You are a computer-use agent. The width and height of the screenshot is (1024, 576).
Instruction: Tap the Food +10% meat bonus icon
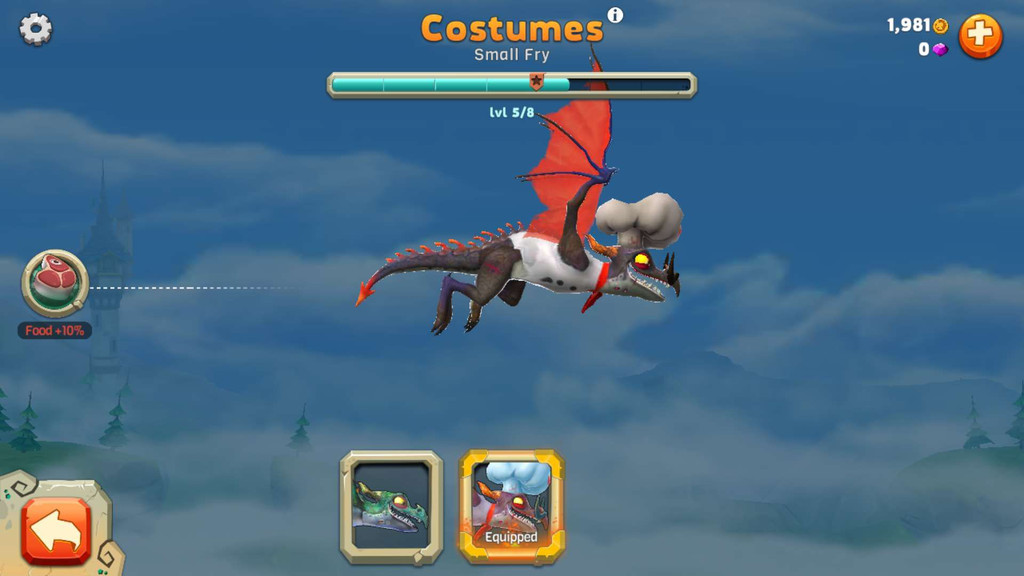(55, 282)
